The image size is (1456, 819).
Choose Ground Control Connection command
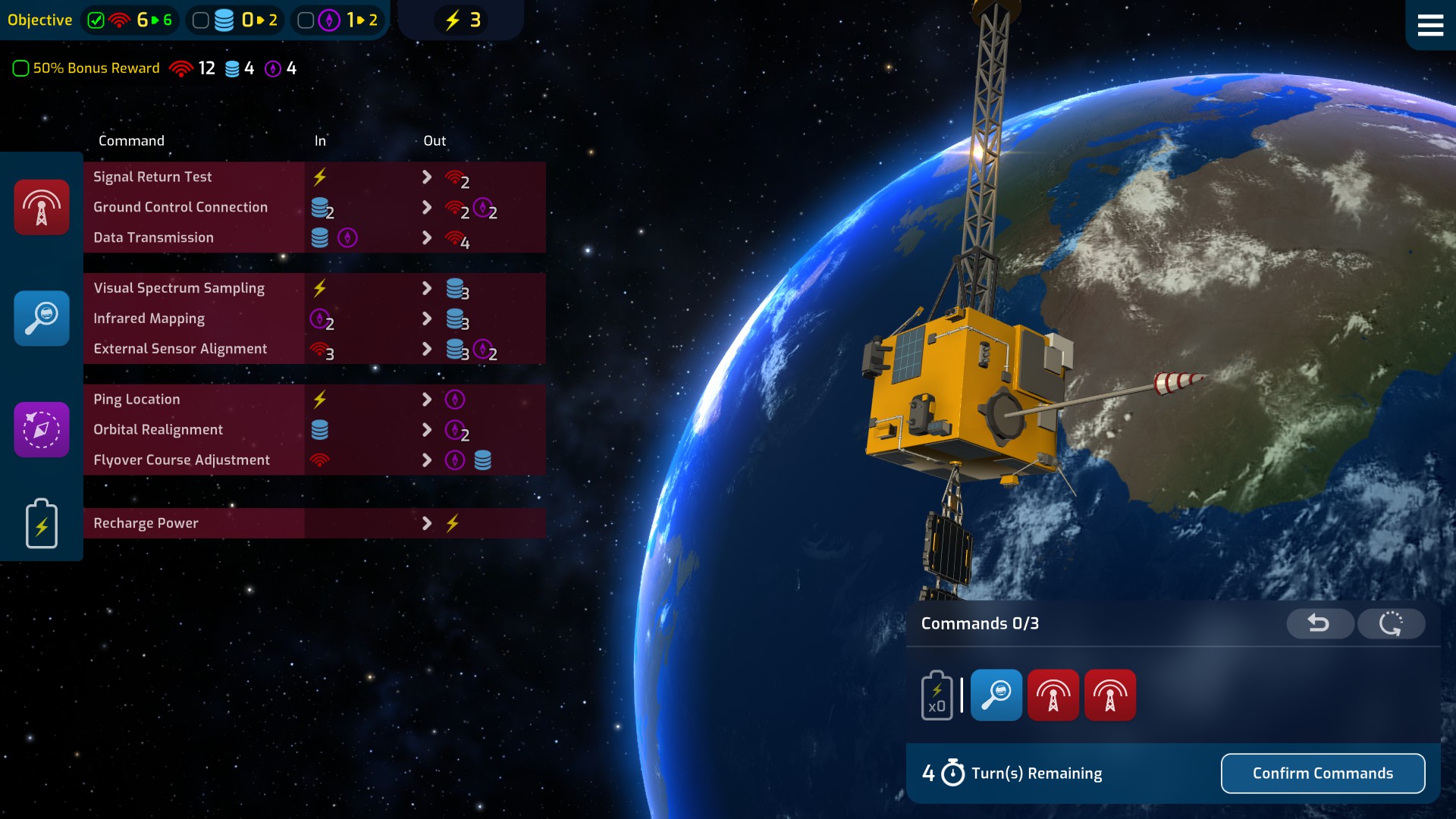click(x=180, y=207)
